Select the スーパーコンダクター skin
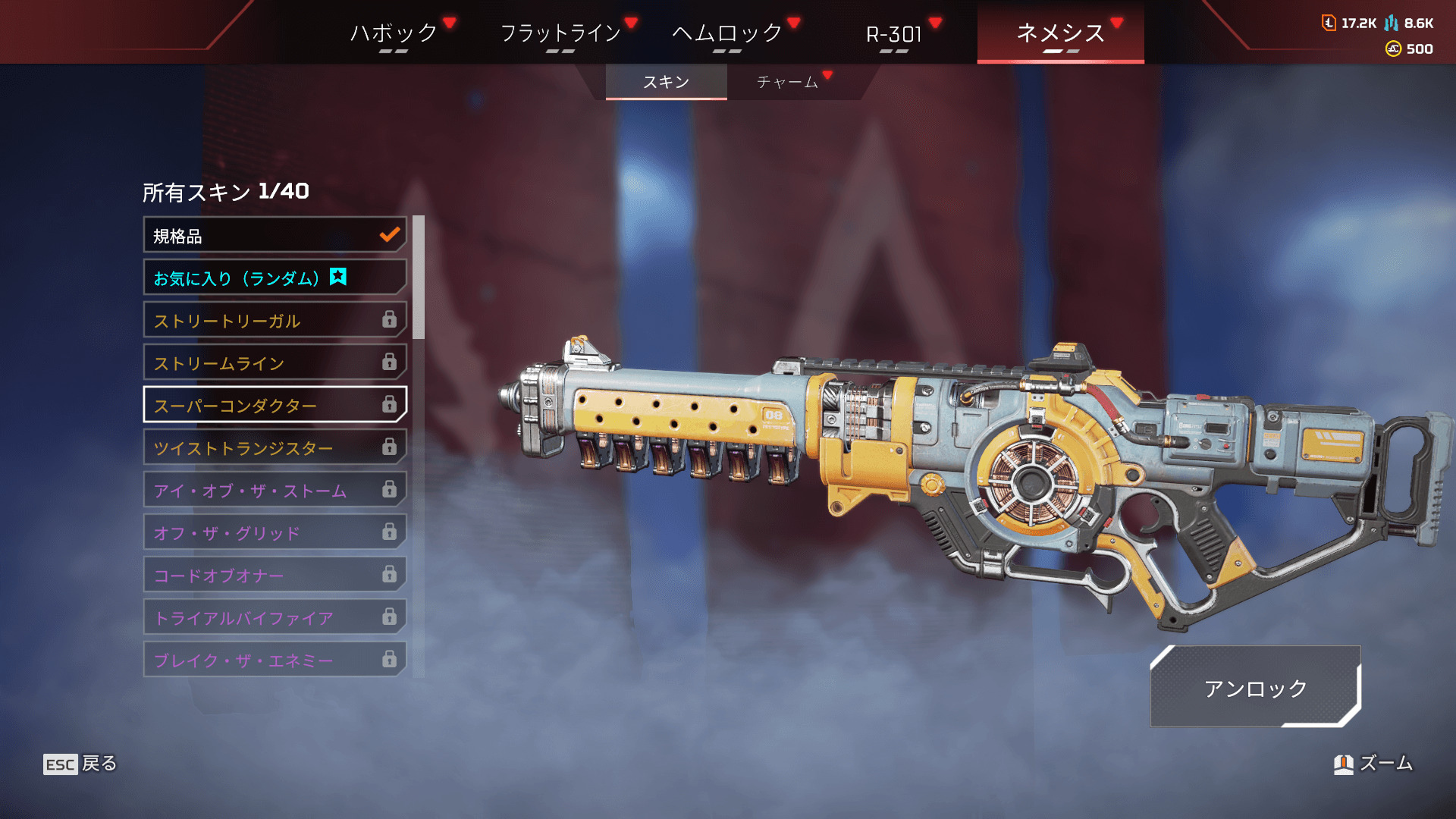Viewport: 1456px width, 819px height. click(x=275, y=406)
